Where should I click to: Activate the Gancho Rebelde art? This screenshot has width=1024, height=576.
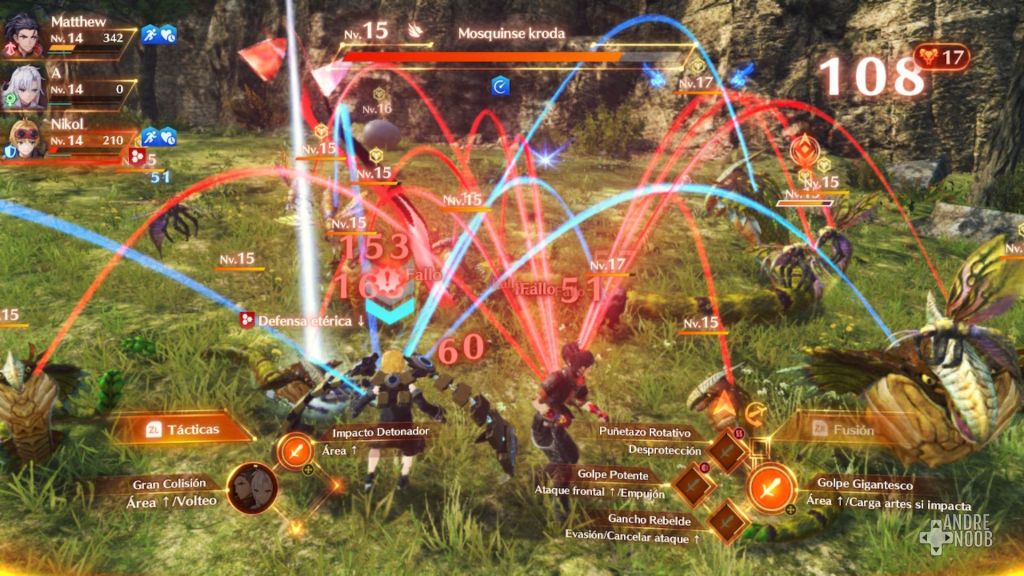point(726,521)
